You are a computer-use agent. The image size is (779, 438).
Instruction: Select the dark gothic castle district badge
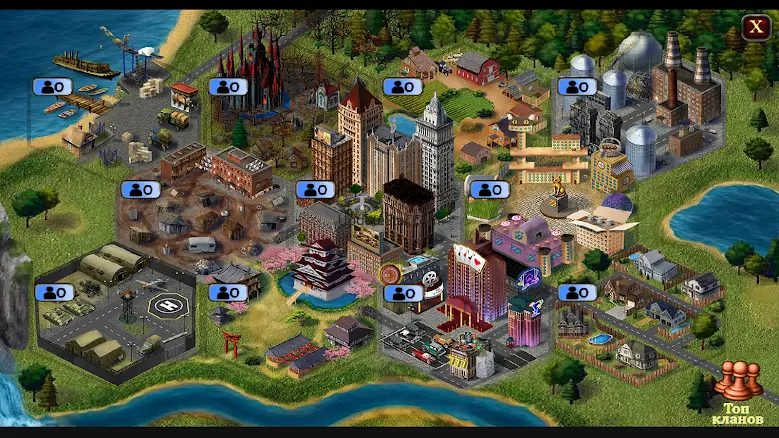pos(228,87)
